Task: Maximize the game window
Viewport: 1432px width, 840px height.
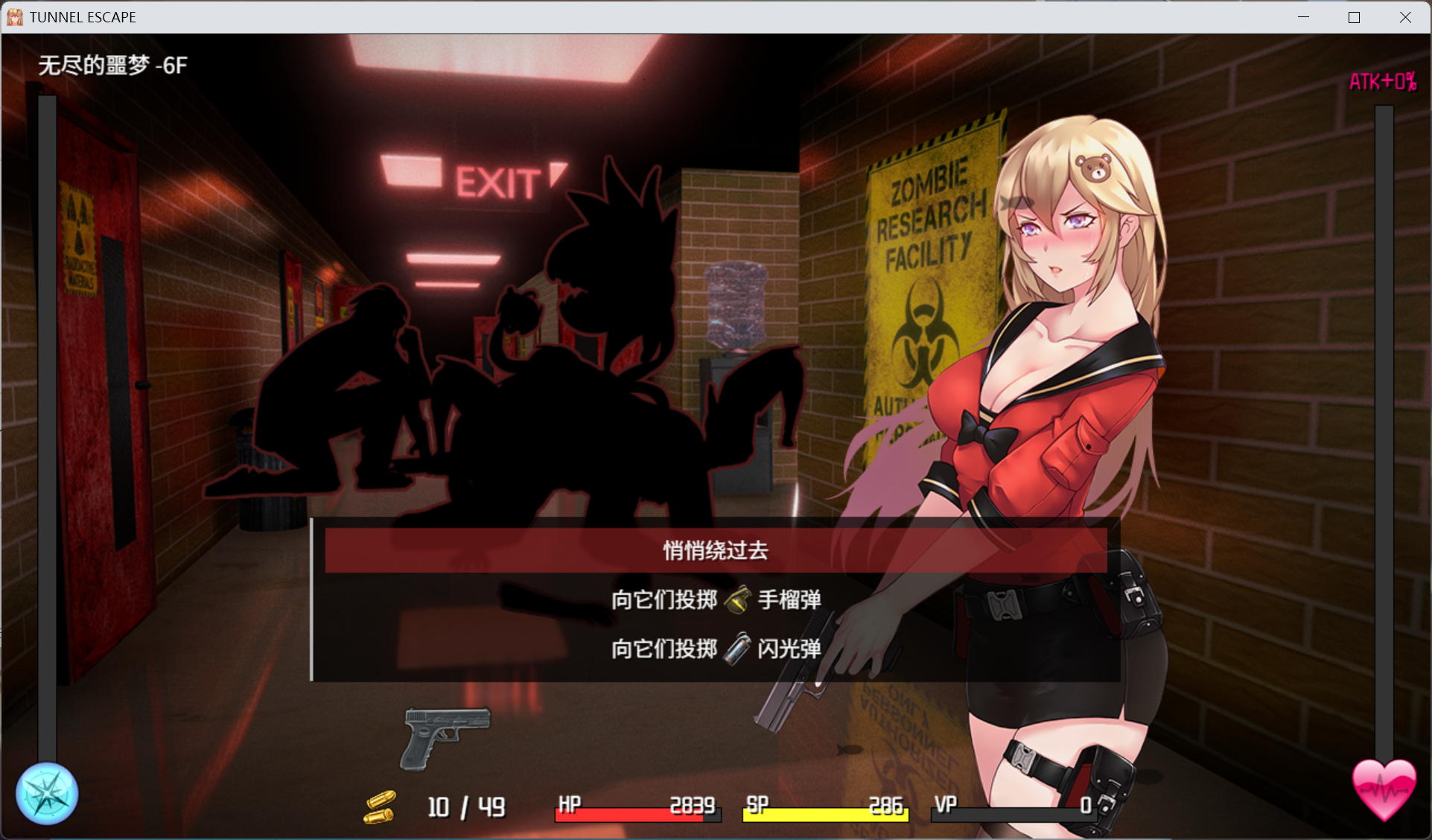Action: 1354,17
